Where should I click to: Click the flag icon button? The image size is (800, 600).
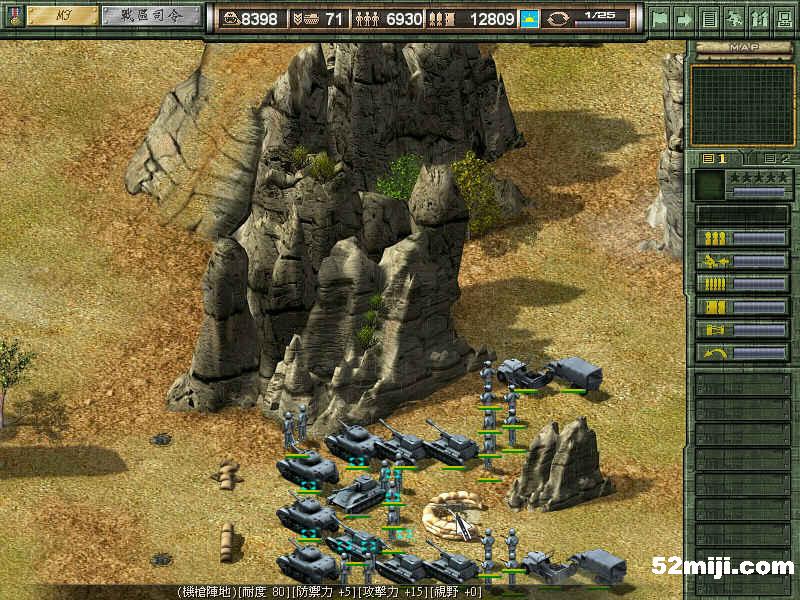659,18
